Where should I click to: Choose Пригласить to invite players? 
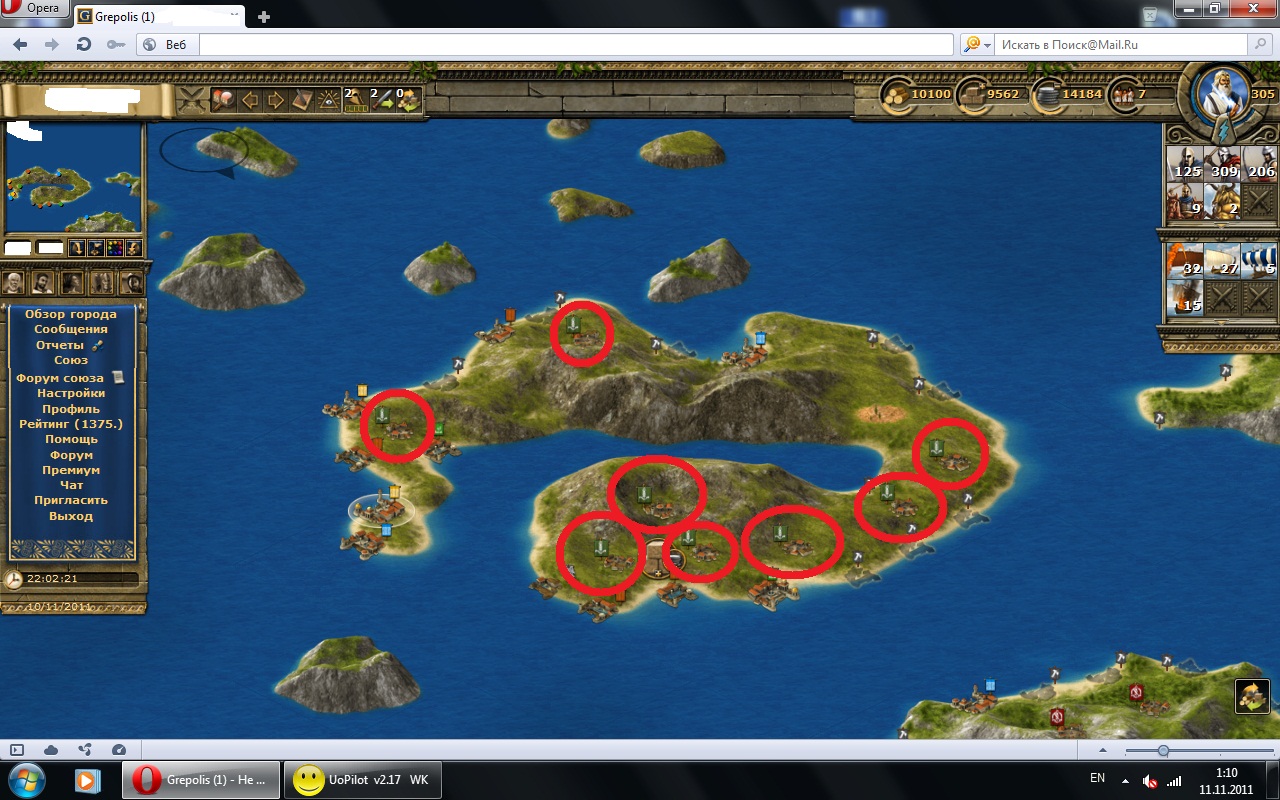pos(70,500)
